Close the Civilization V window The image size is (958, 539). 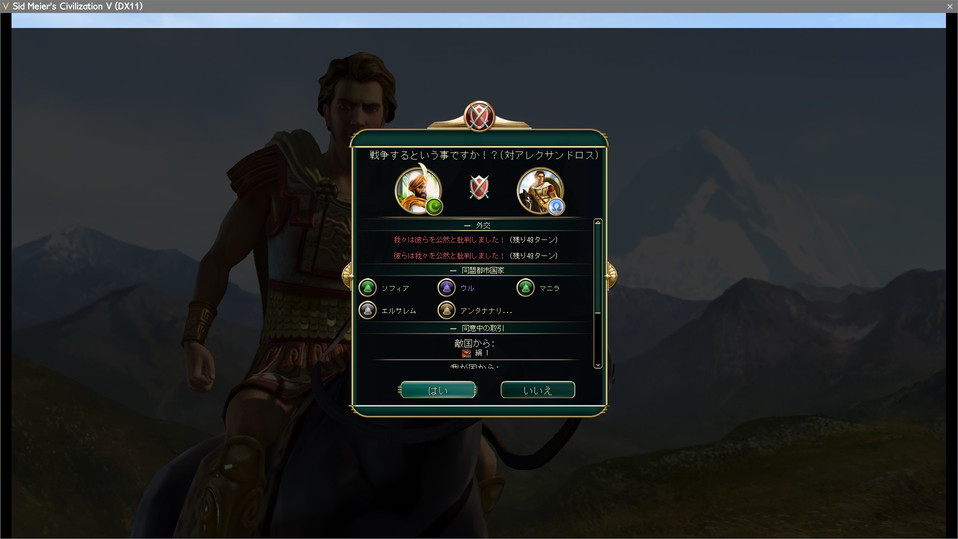click(949, 6)
